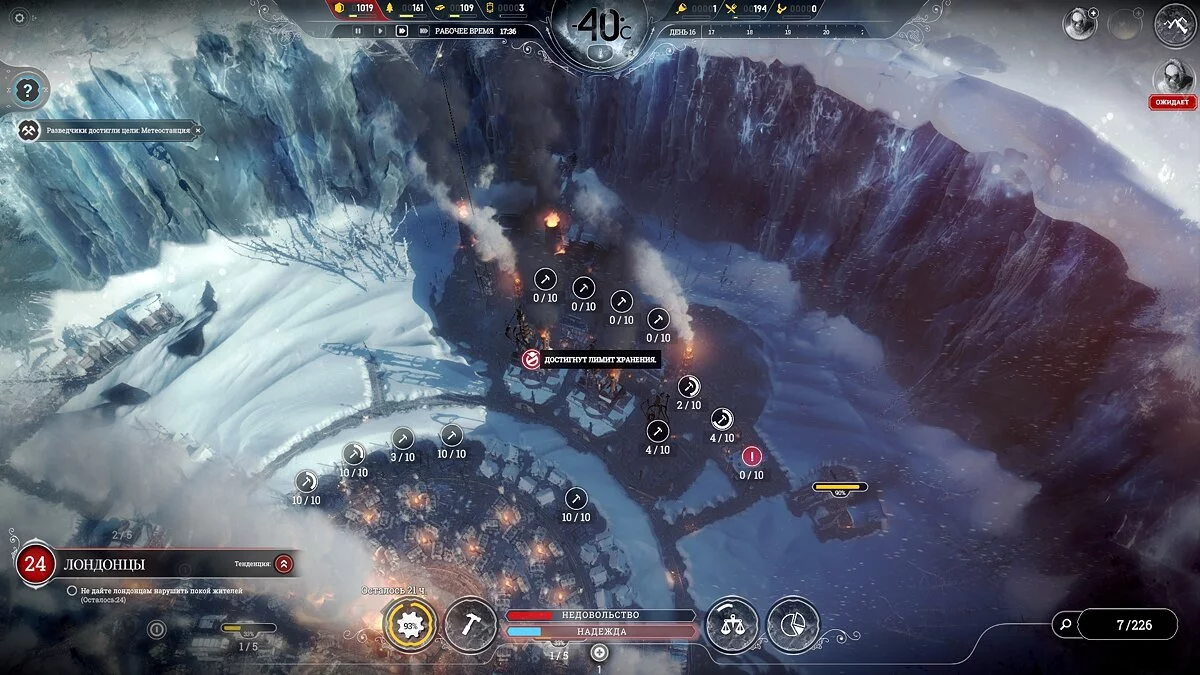Open the question mark help button
Screen dimensions: 1200x675
tap(25, 91)
